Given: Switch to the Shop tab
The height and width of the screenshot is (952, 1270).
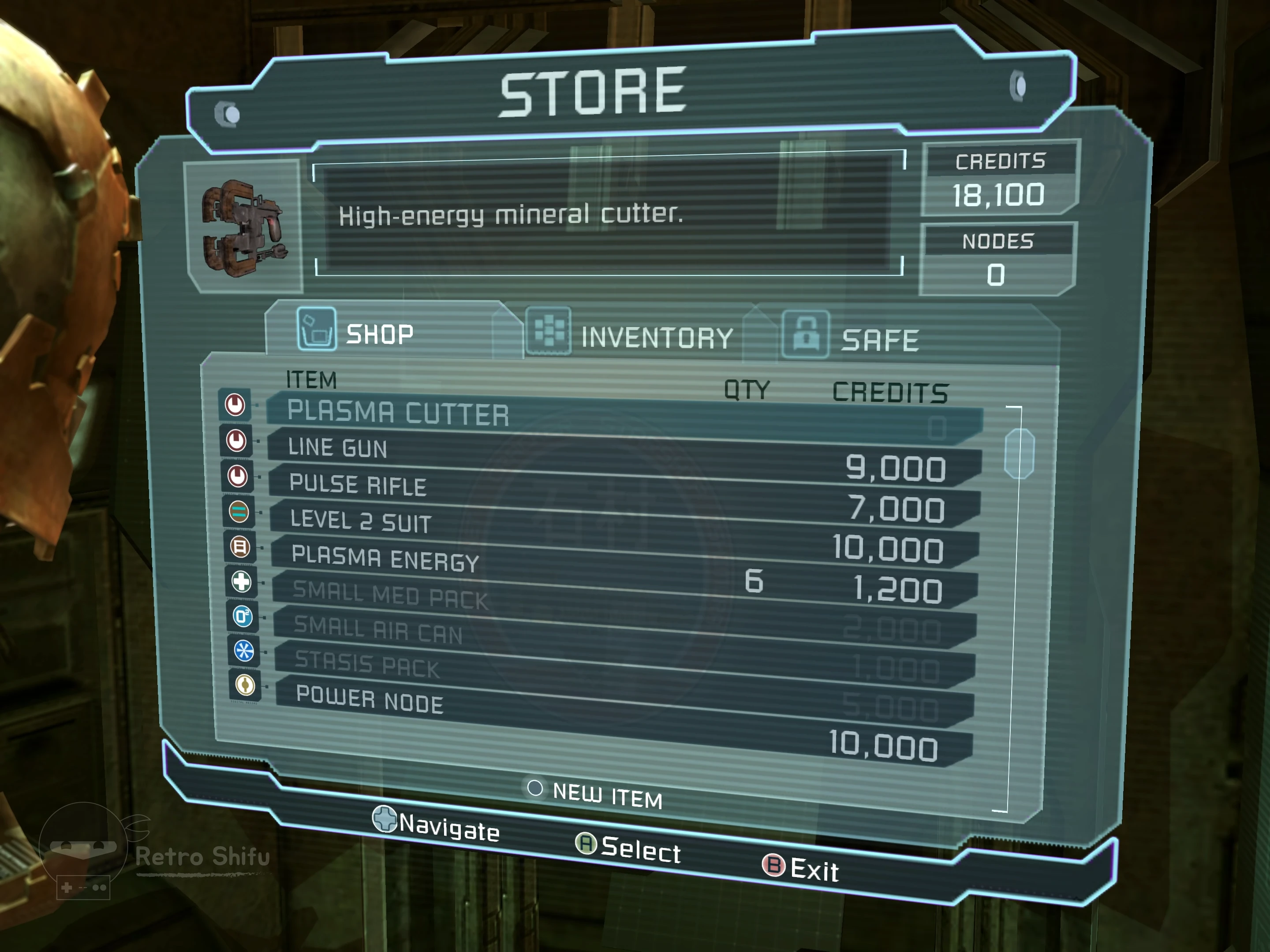Looking at the screenshot, I should click(x=379, y=333).
